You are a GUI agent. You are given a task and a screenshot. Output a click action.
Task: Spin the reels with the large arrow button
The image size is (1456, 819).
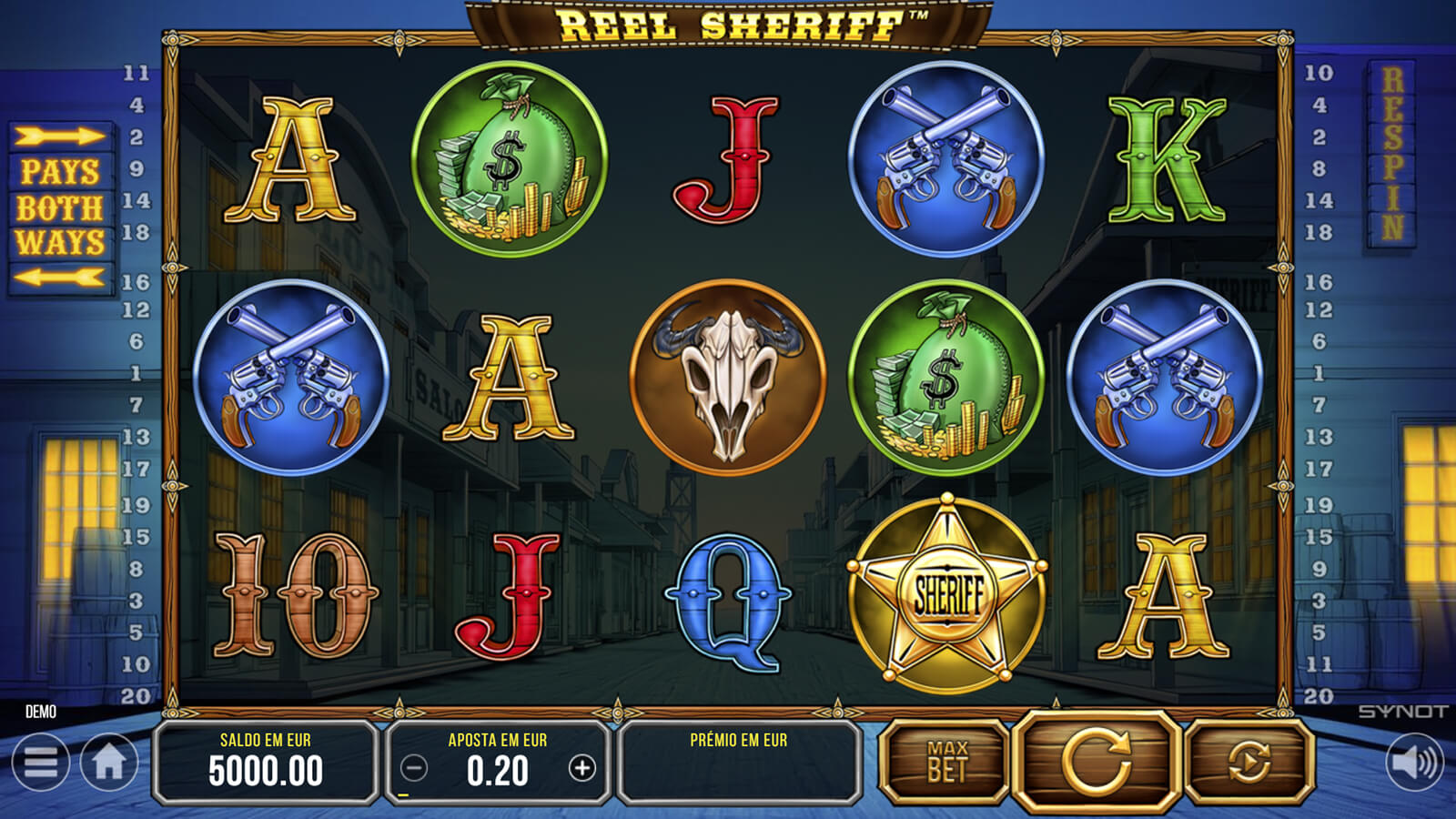(x=1097, y=761)
